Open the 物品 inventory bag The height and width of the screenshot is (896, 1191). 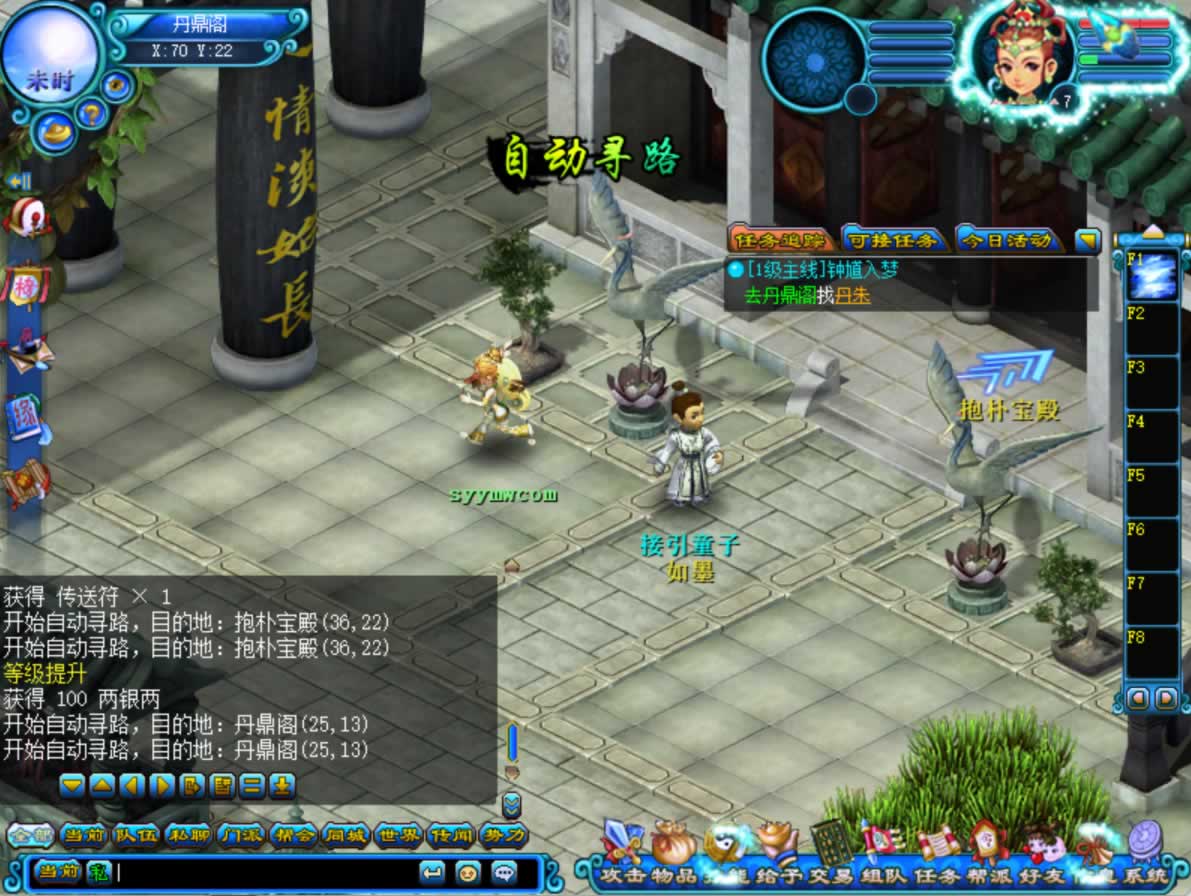(675, 848)
